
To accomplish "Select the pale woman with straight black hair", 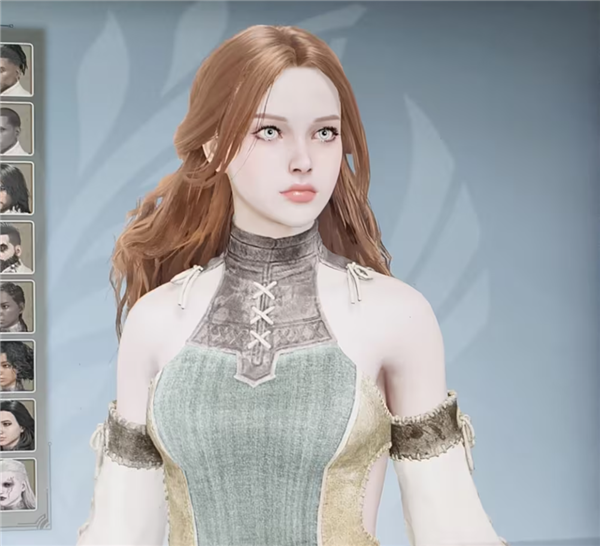I will pyautogui.click(x=15, y=424).
